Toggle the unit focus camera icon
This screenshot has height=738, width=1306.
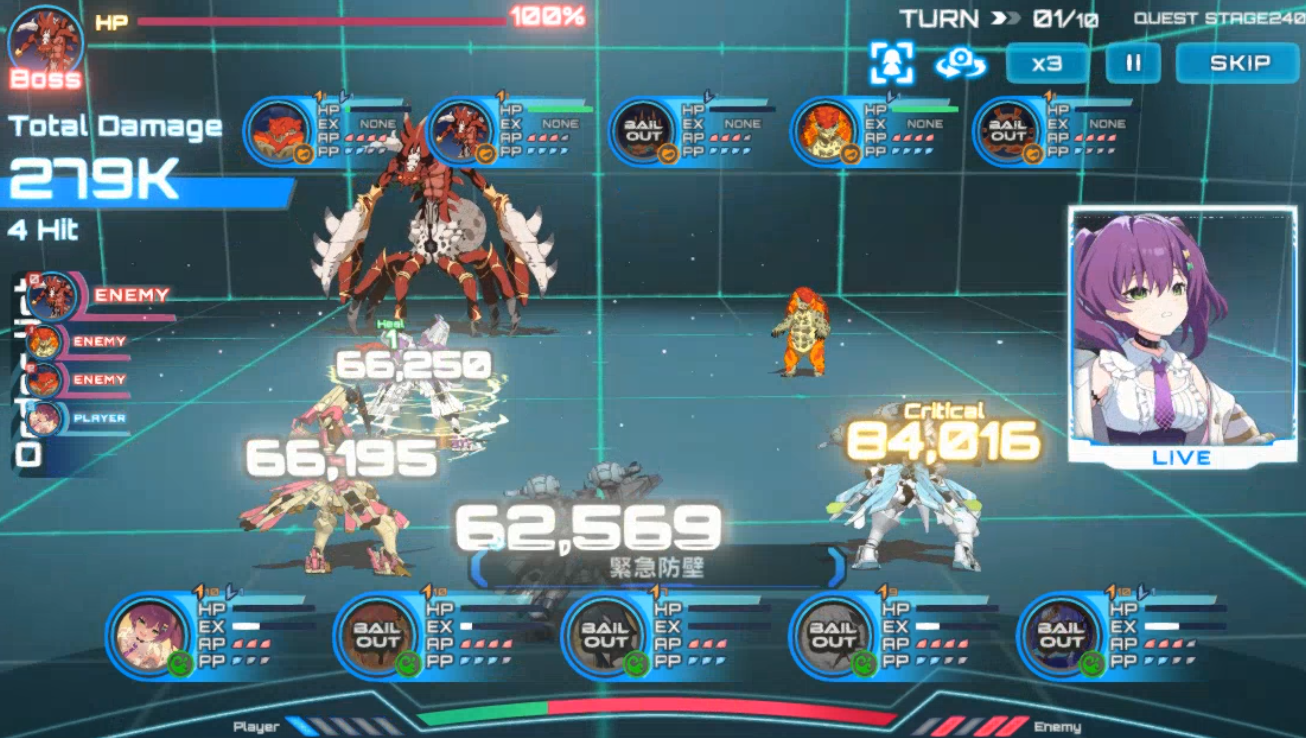pos(891,63)
